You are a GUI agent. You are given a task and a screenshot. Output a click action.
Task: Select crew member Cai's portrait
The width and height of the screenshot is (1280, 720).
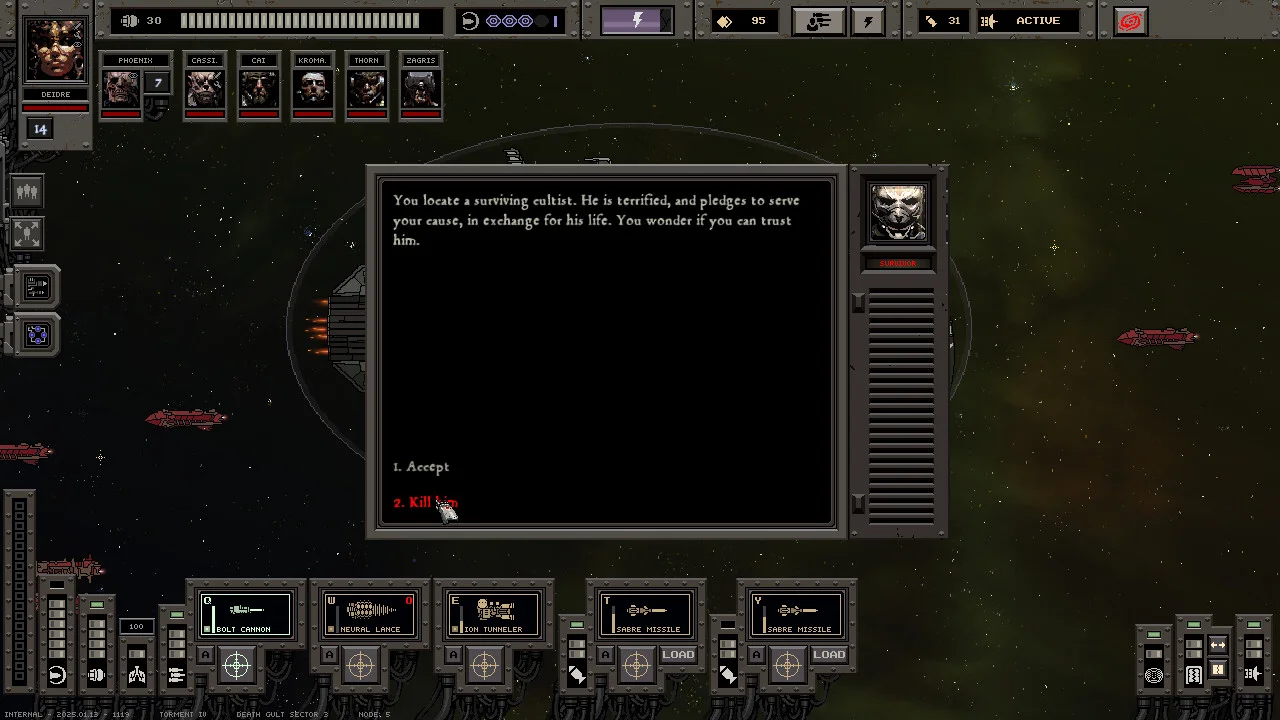(x=259, y=88)
